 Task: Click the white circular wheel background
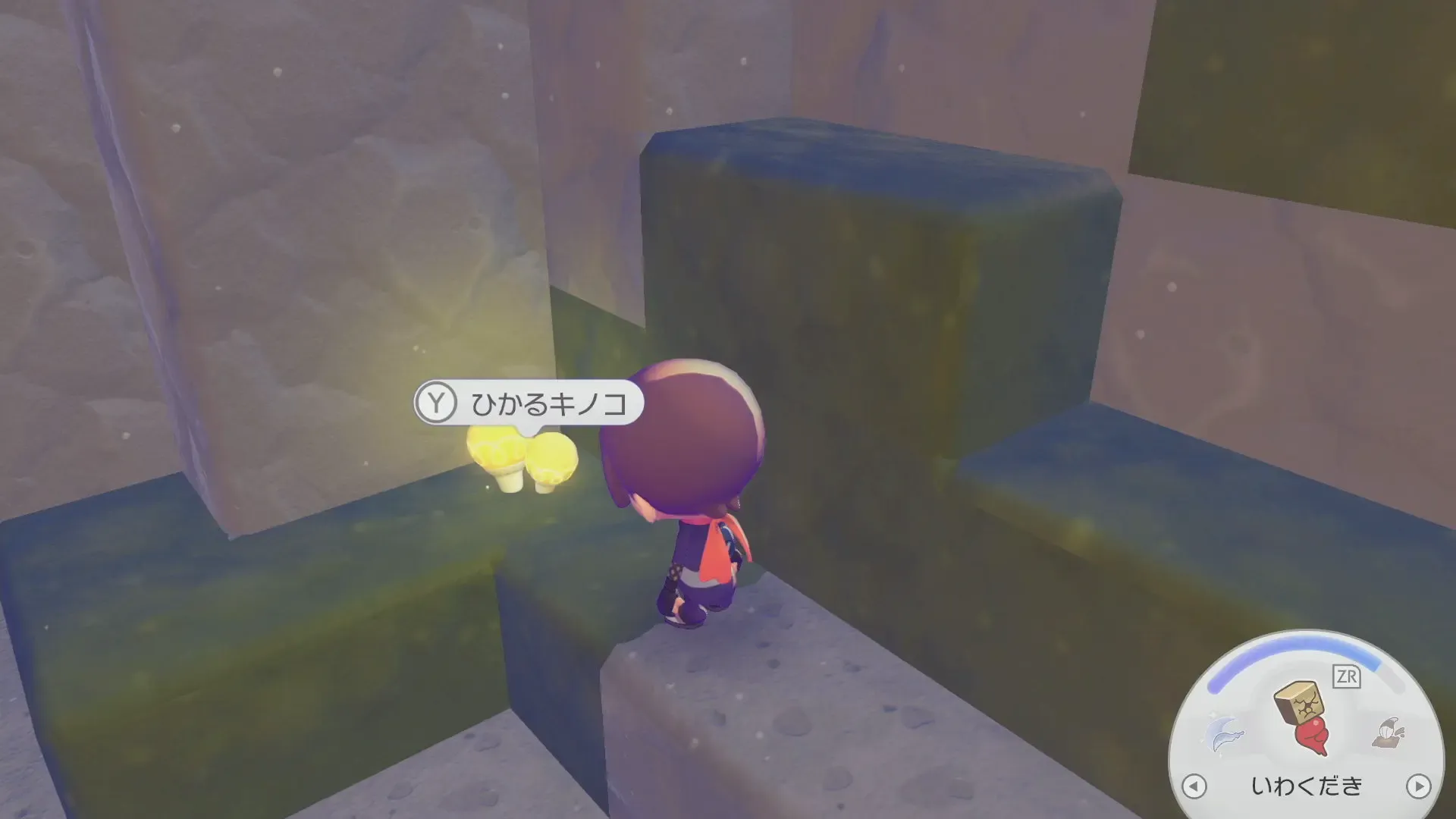coord(1251,758)
